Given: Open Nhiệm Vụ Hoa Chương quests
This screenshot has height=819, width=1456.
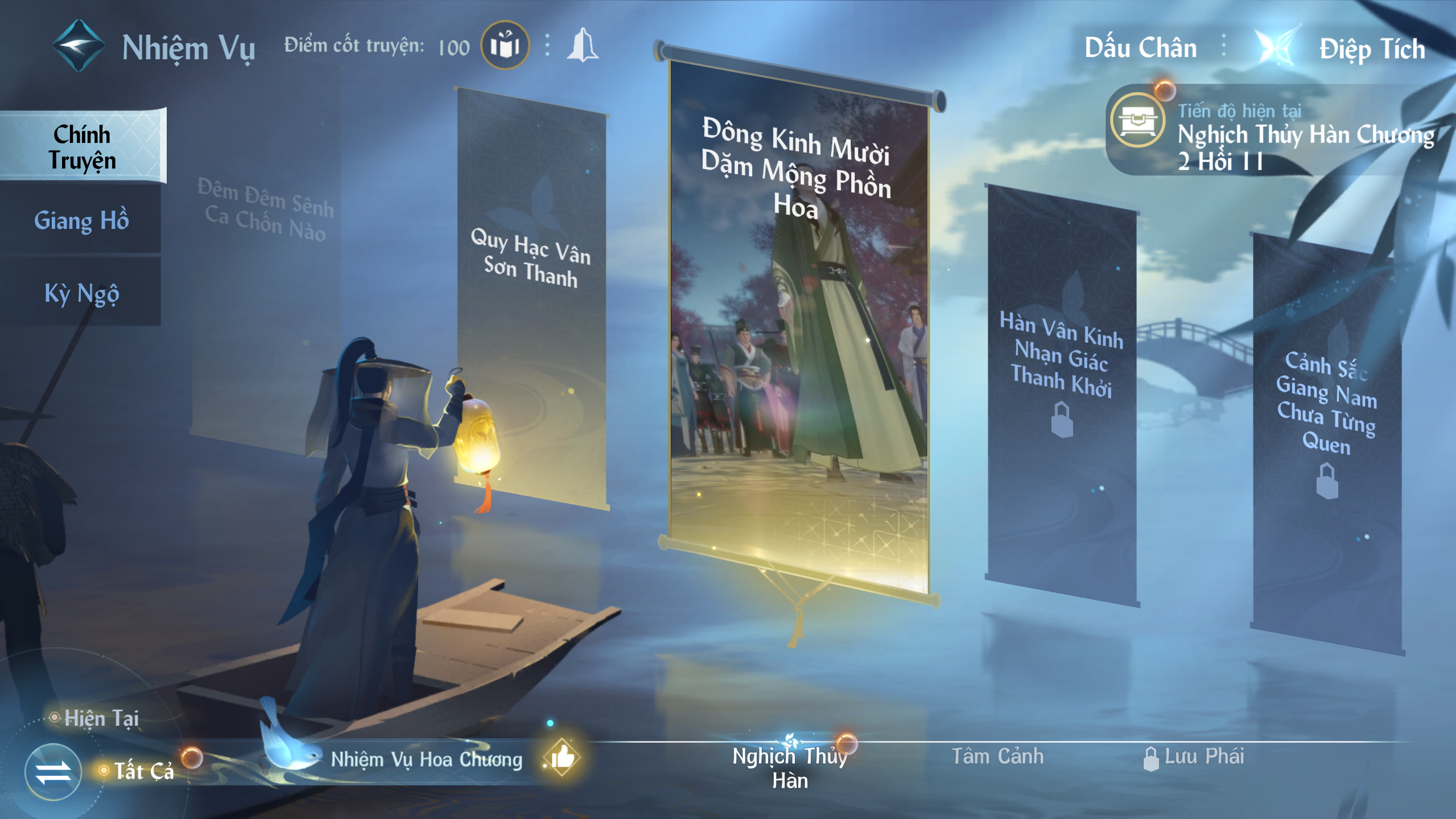Looking at the screenshot, I should point(427,759).
